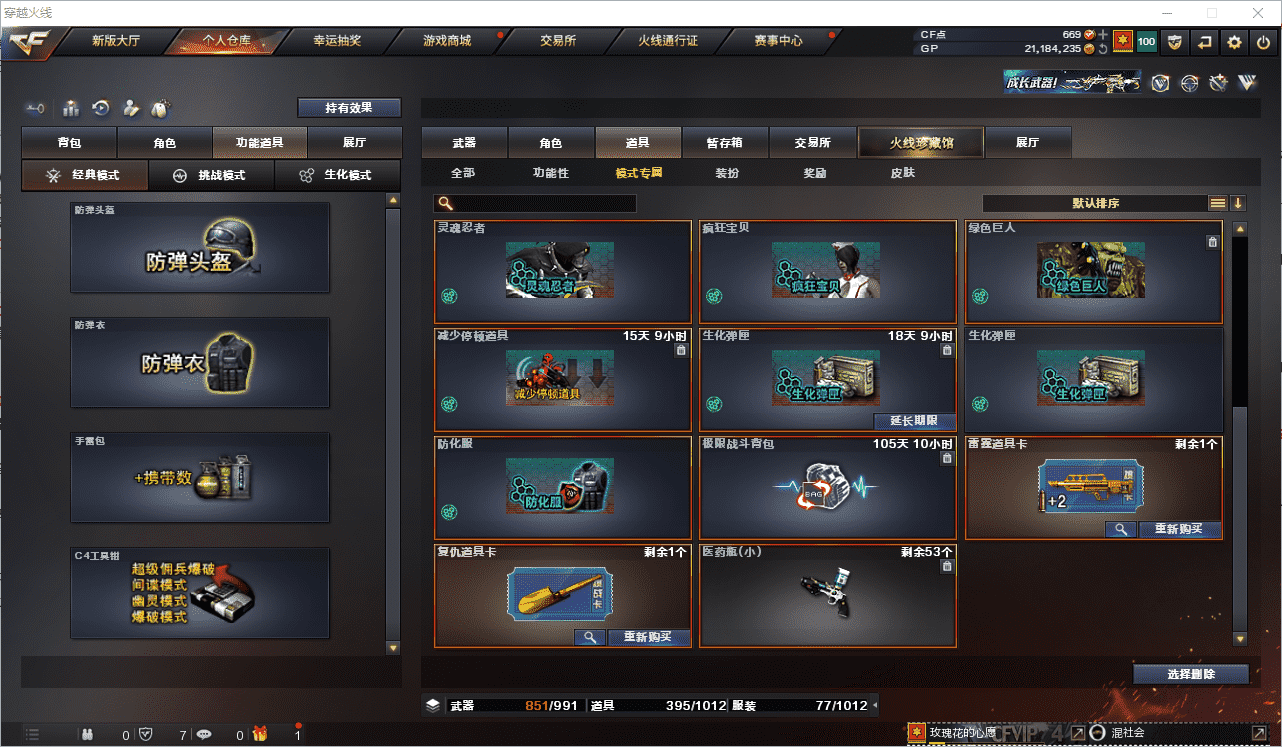Switch to the 赛事中心 tab
The height and width of the screenshot is (747, 1282).
pyautogui.click(x=778, y=41)
